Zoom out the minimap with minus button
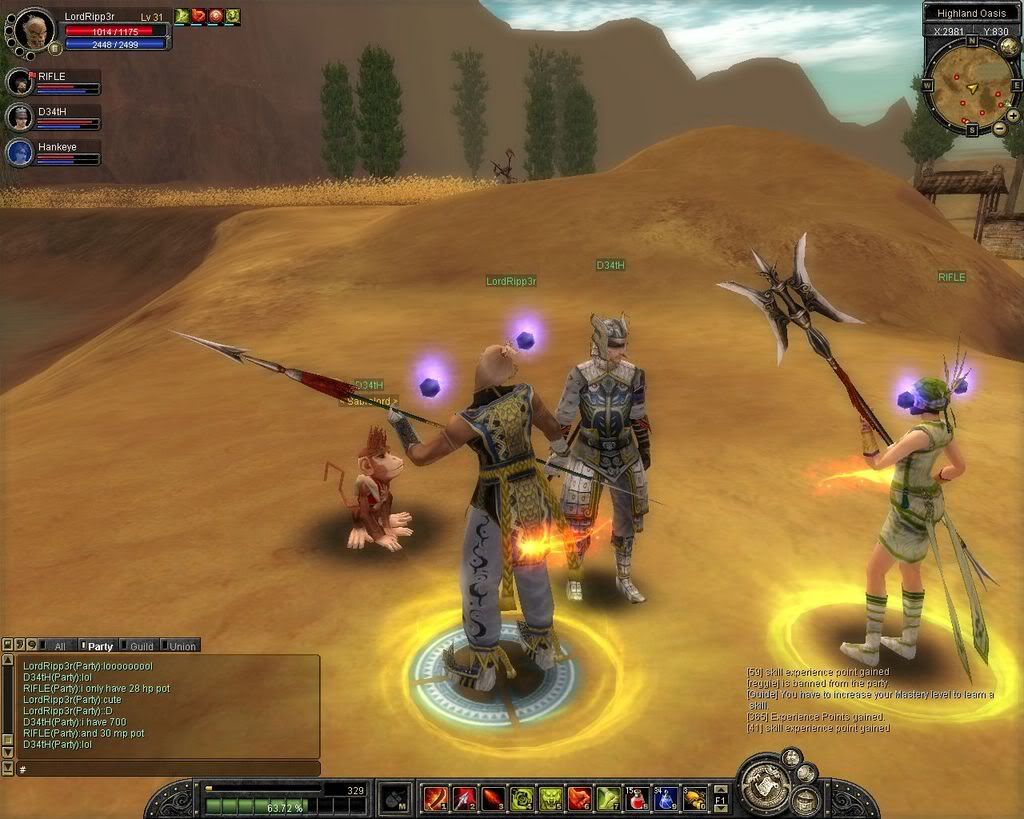This screenshot has width=1024, height=819. (x=1000, y=129)
